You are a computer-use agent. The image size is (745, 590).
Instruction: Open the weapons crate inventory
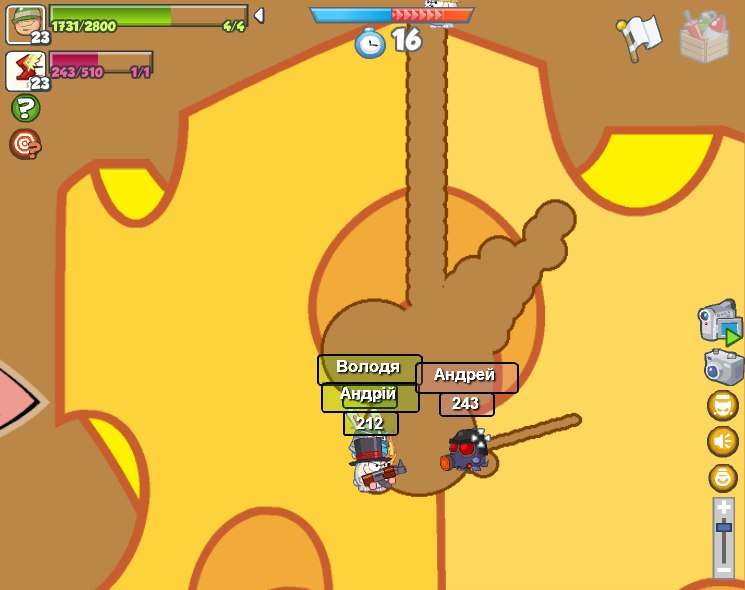(x=704, y=37)
